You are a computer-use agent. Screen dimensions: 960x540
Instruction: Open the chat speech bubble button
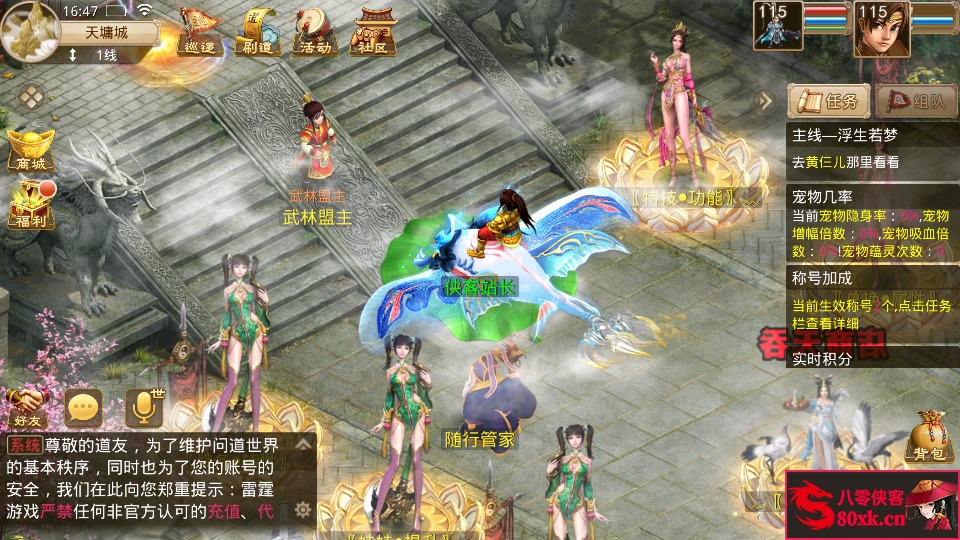click(x=84, y=407)
